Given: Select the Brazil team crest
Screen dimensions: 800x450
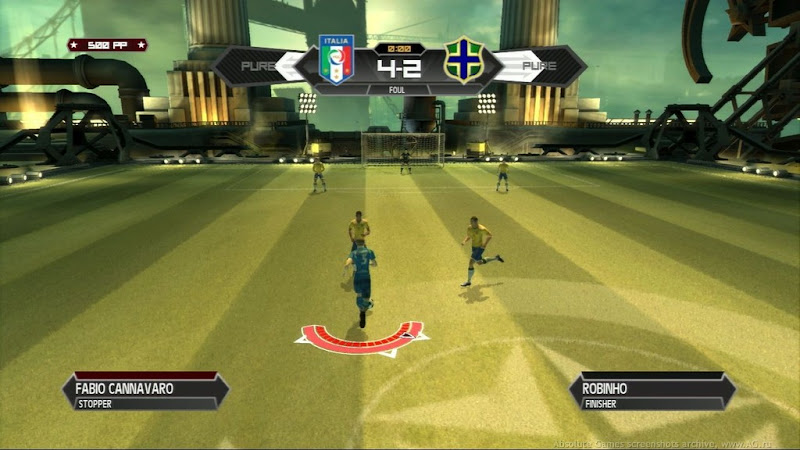Looking at the screenshot, I should point(463,62).
